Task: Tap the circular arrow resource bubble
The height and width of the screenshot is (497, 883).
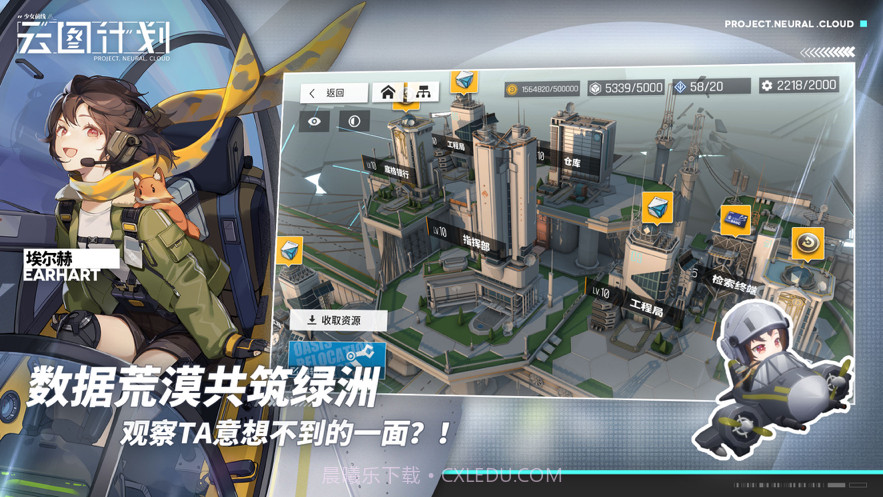Action: pyautogui.click(x=807, y=243)
